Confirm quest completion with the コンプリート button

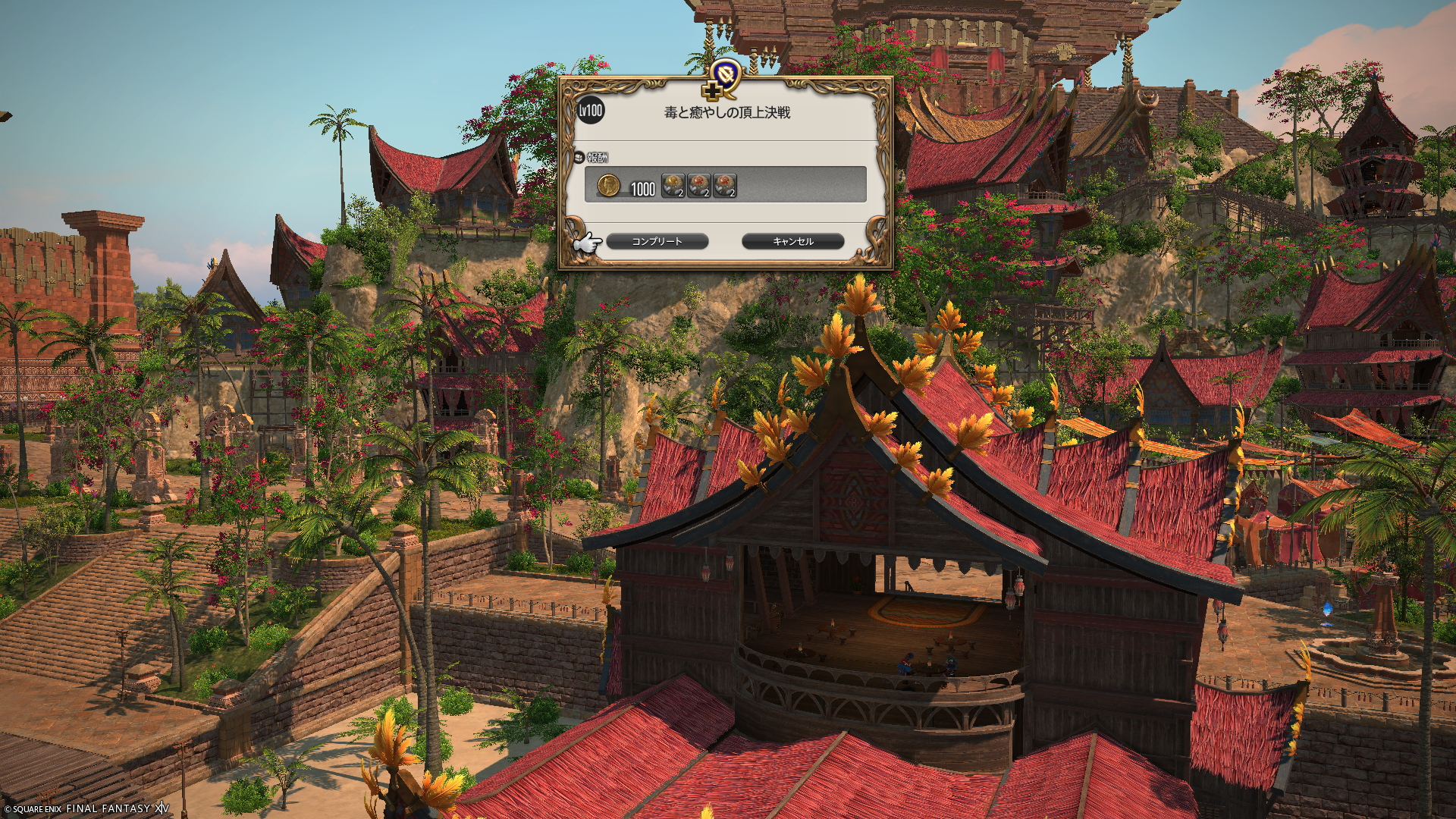[657, 241]
